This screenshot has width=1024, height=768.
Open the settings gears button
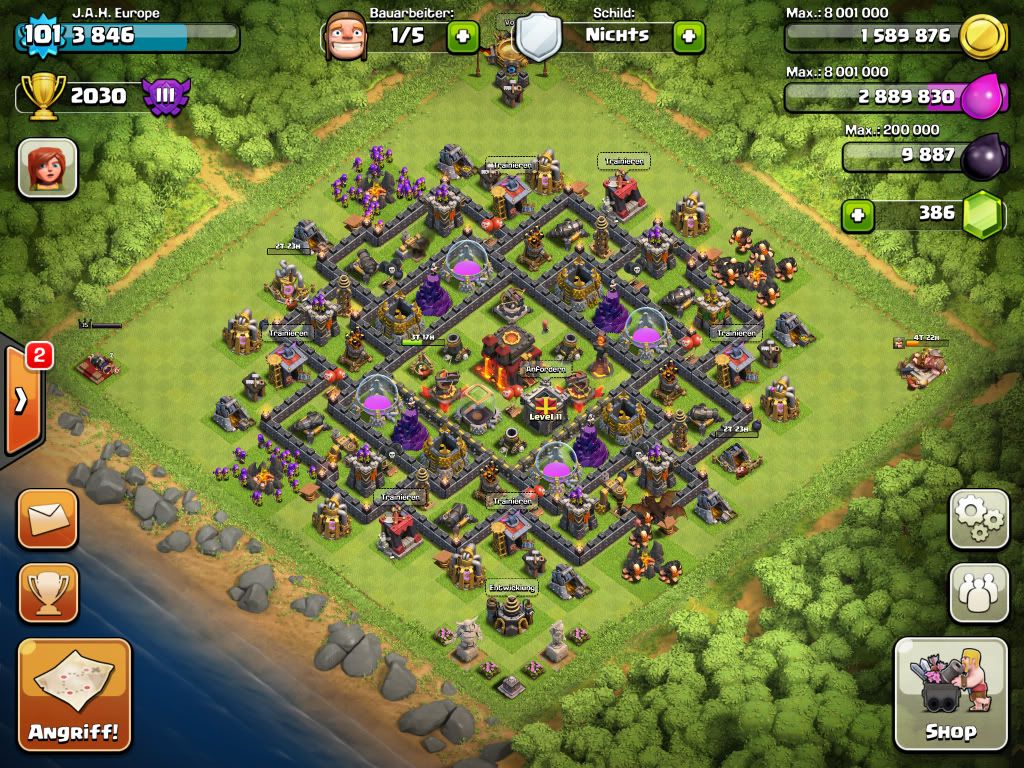(979, 519)
